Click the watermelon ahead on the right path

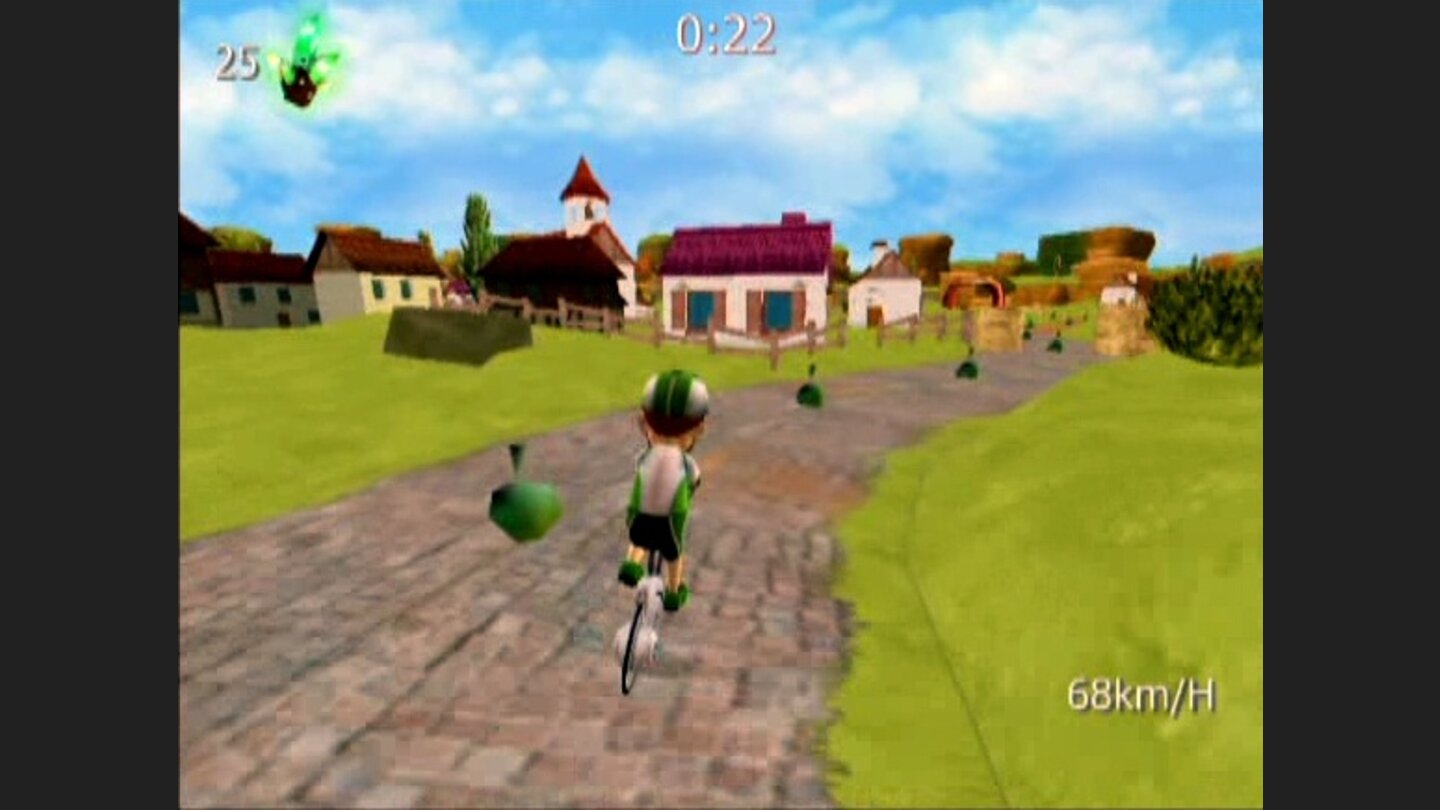click(808, 393)
